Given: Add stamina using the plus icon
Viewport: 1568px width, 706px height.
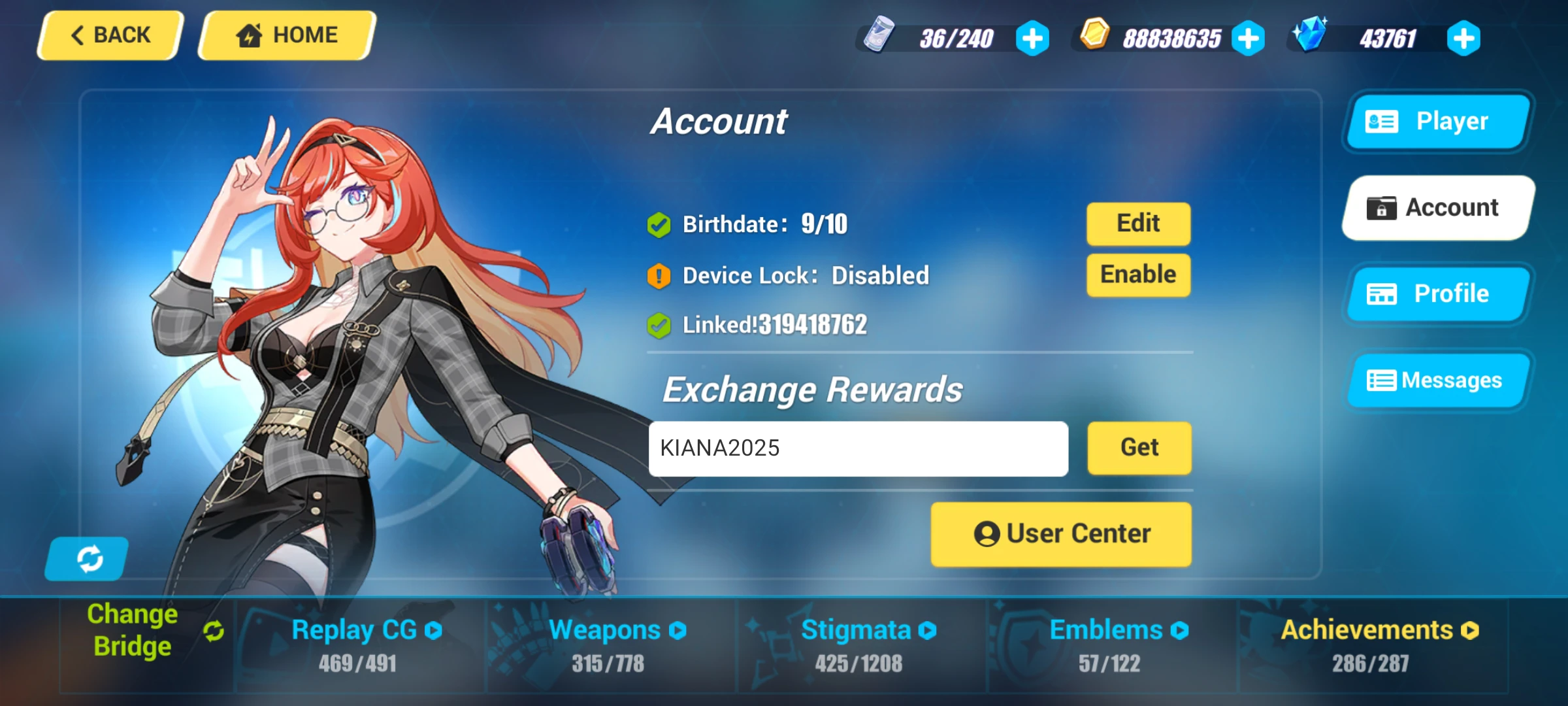Looking at the screenshot, I should pyautogui.click(x=1032, y=38).
